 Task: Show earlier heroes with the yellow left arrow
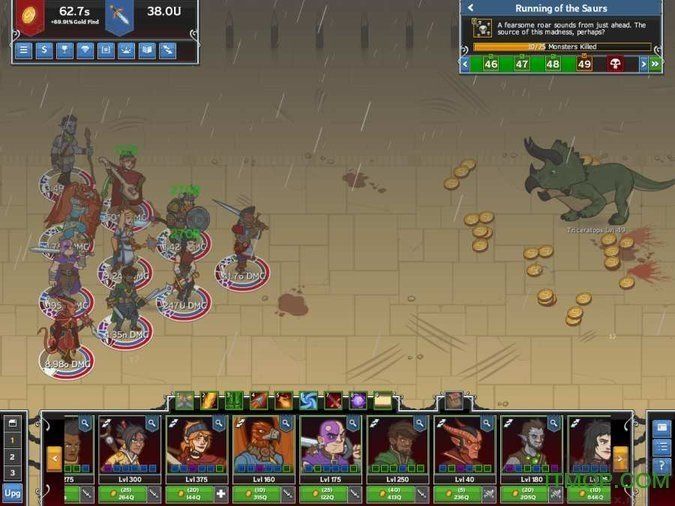(55, 458)
